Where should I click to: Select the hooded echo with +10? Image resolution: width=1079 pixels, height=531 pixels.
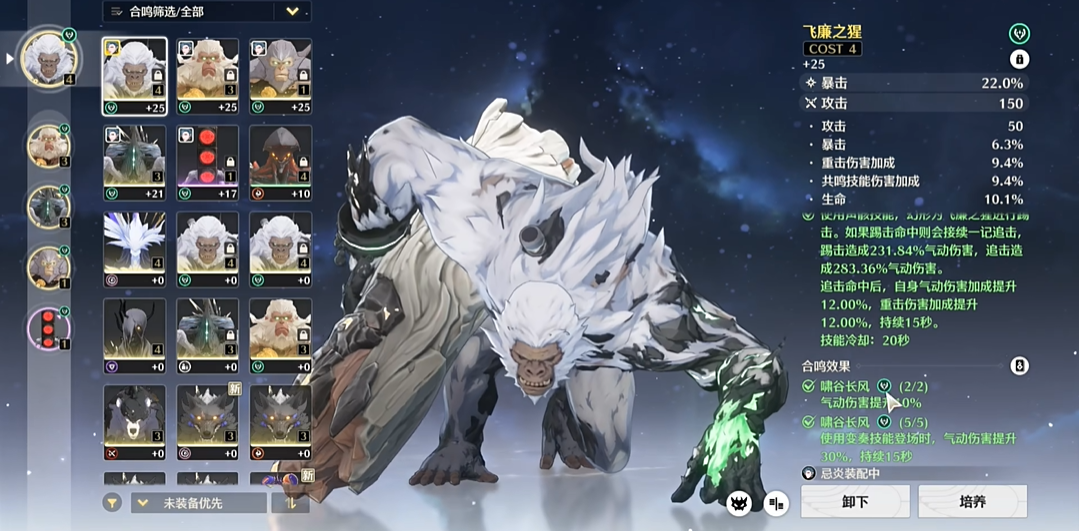(x=280, y=162)
